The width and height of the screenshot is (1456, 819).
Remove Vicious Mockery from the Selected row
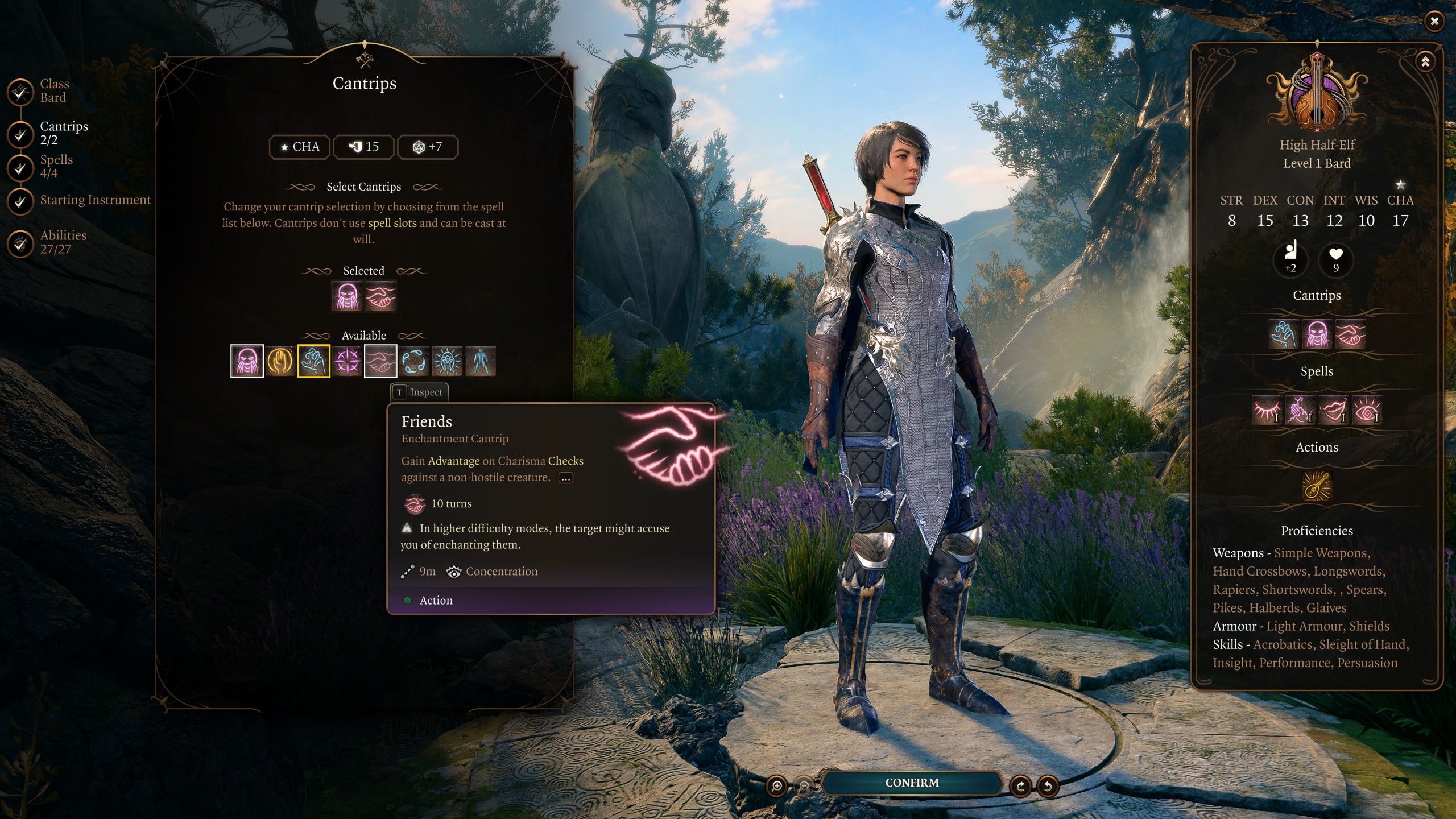coord(346,296)
